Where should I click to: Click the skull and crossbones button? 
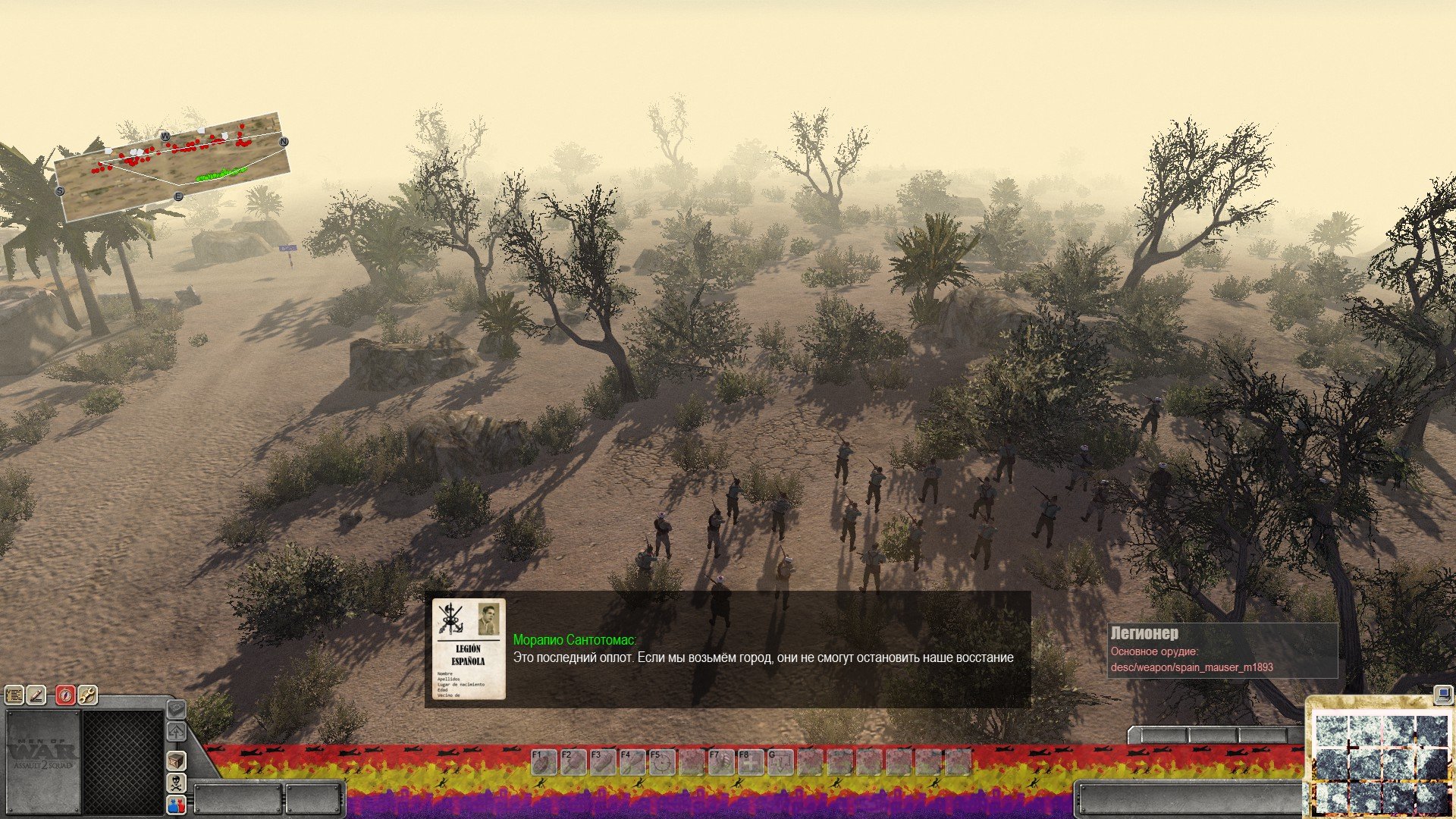176,783
